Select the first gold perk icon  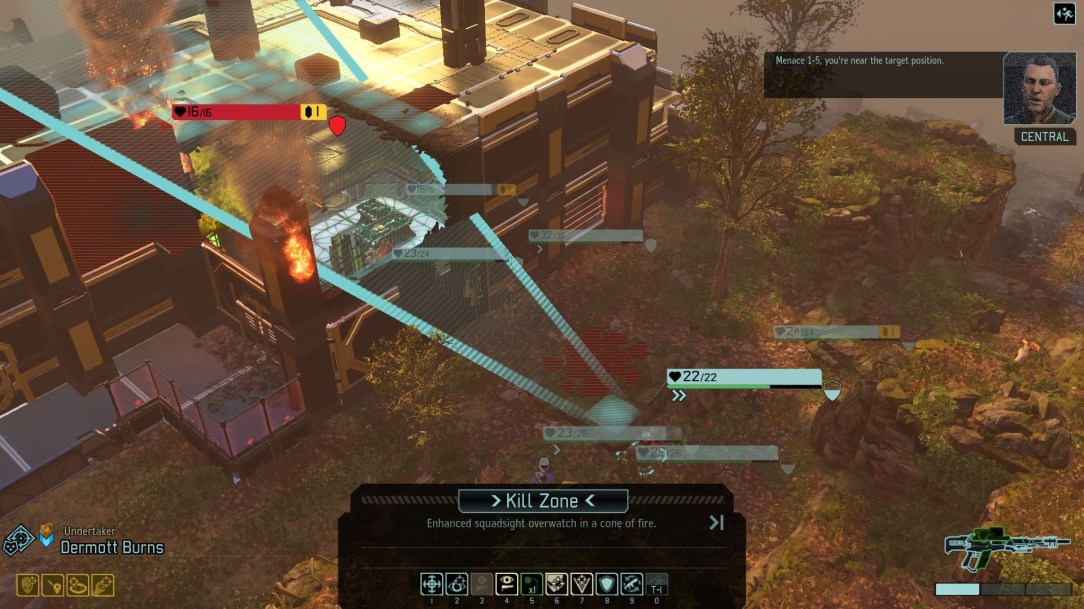point(27,585)
